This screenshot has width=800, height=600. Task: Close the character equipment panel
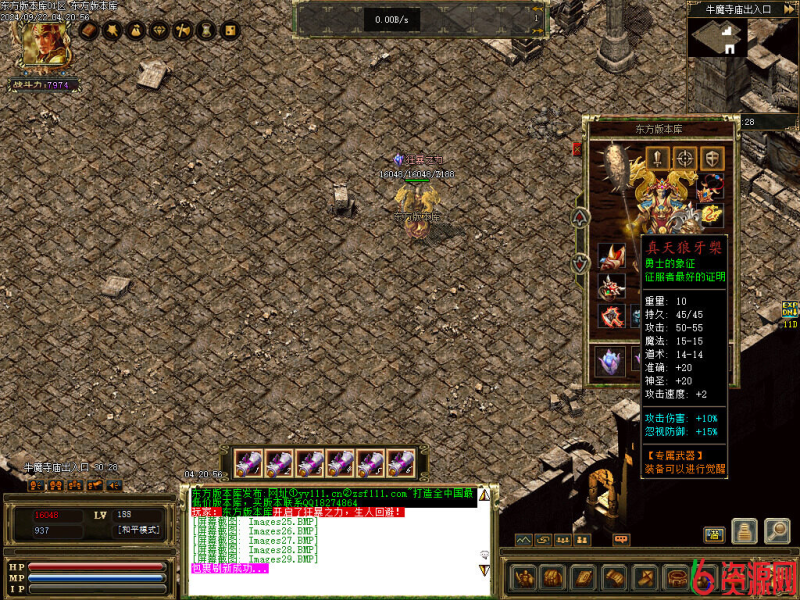tap(577, 149)
